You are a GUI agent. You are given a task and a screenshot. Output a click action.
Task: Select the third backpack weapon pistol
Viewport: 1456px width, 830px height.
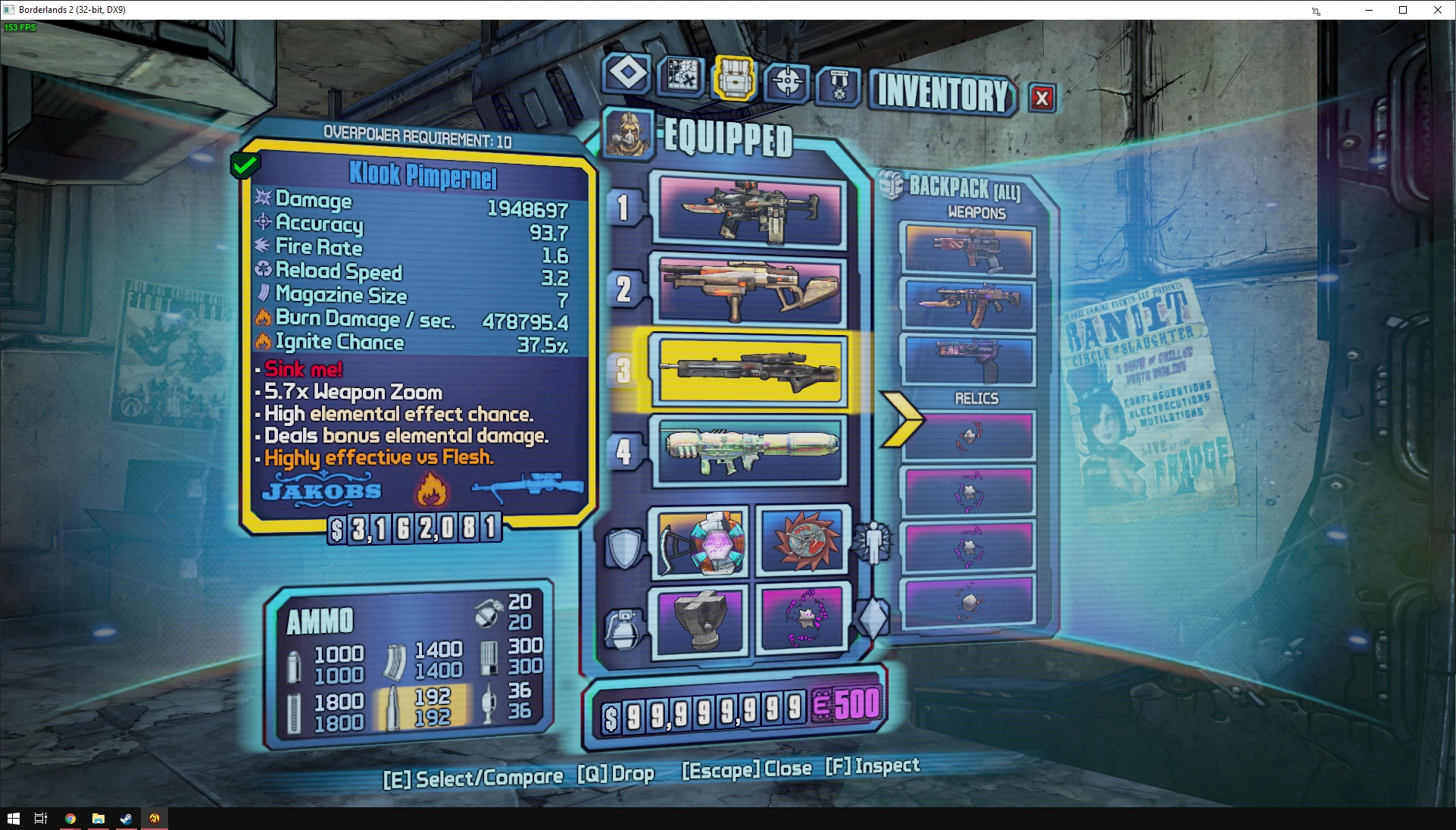coord(969,360)
